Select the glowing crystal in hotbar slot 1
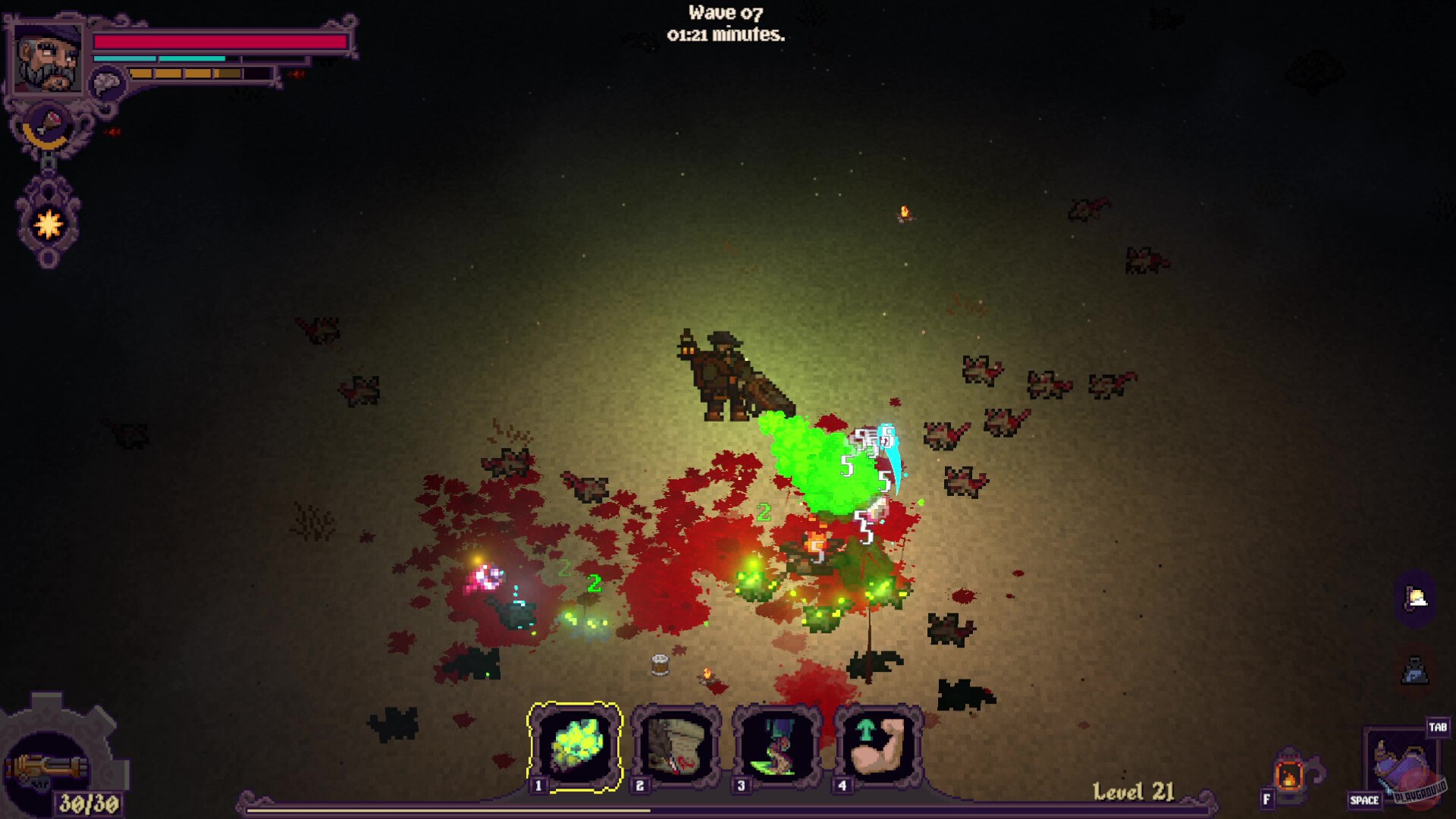Viewport: 1456px width, 819px height. pos(577,747)
